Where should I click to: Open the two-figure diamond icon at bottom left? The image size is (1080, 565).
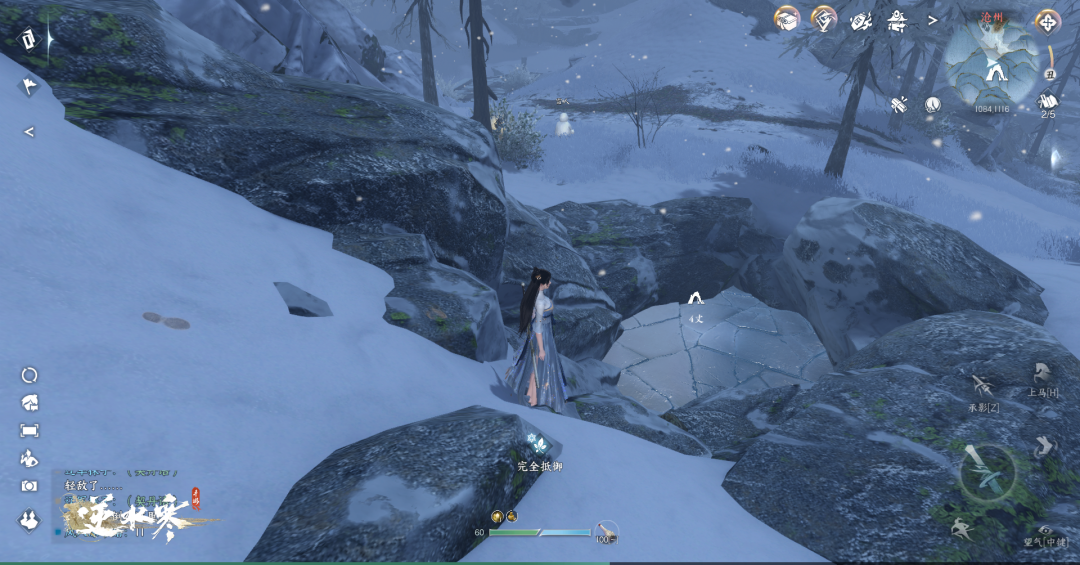pyautogui.click(x=29, y=520)
